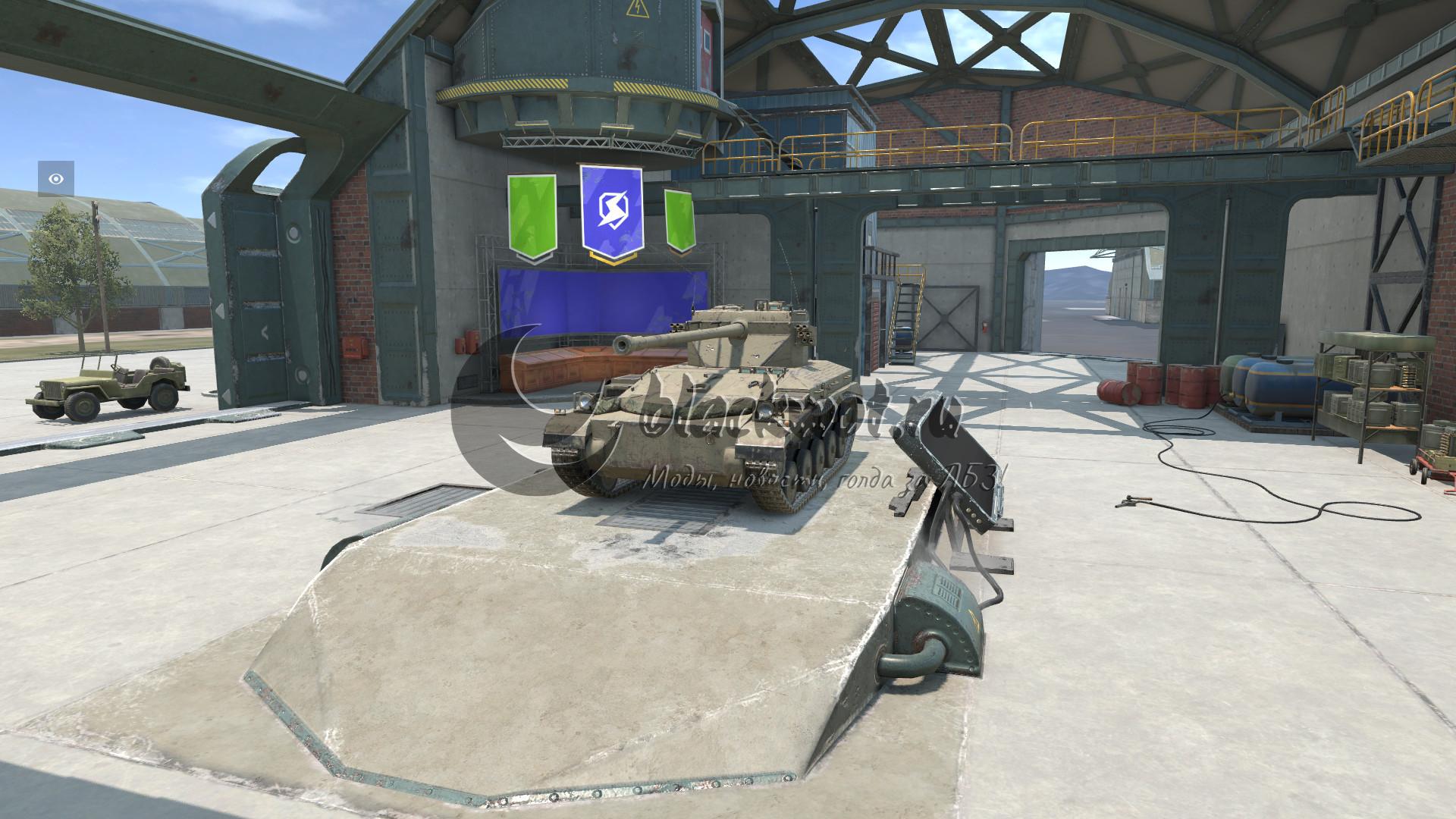This screenshot has width=1456, height=819.
Task: Toggle the eye icon to show interface
Action: click(x=56, y=179)
